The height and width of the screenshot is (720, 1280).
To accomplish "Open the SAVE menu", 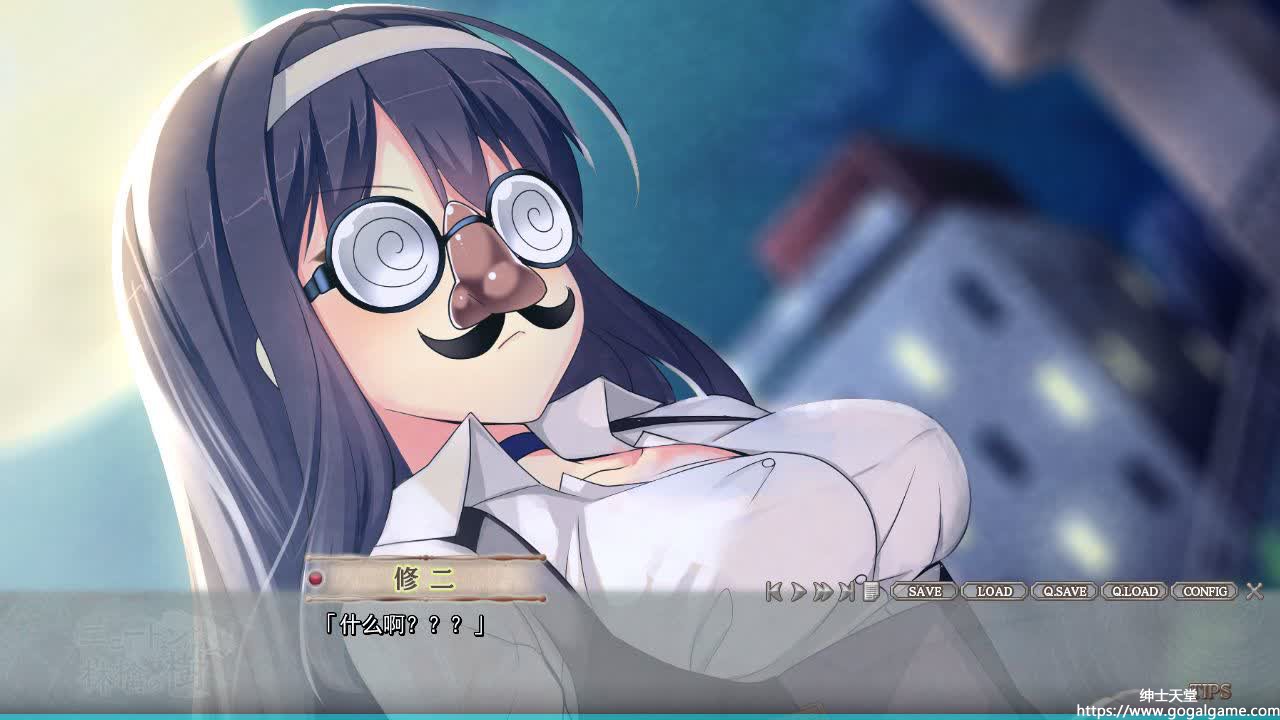I will [x=924, y=591].
